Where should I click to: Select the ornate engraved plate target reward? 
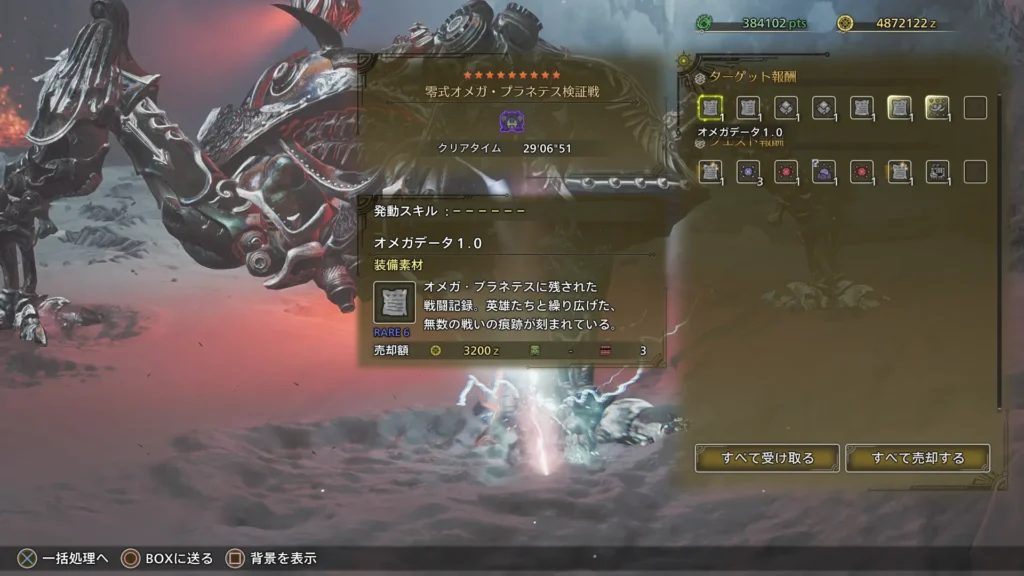pyautogui.click(x=937, y=108)
